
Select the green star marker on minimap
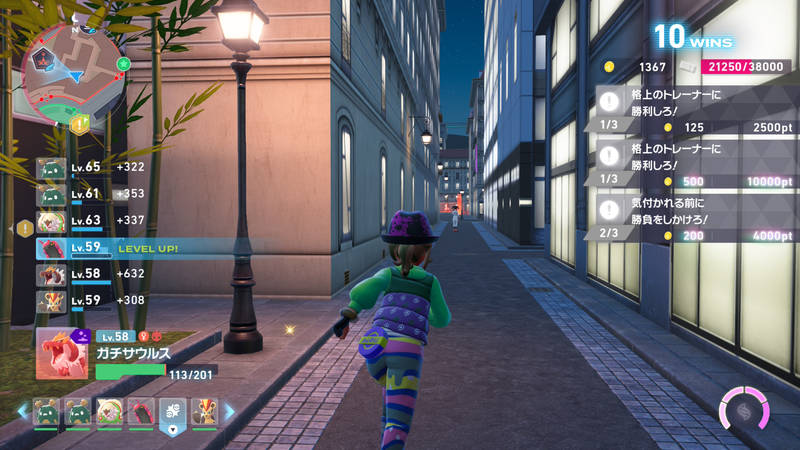pos(123,63)
